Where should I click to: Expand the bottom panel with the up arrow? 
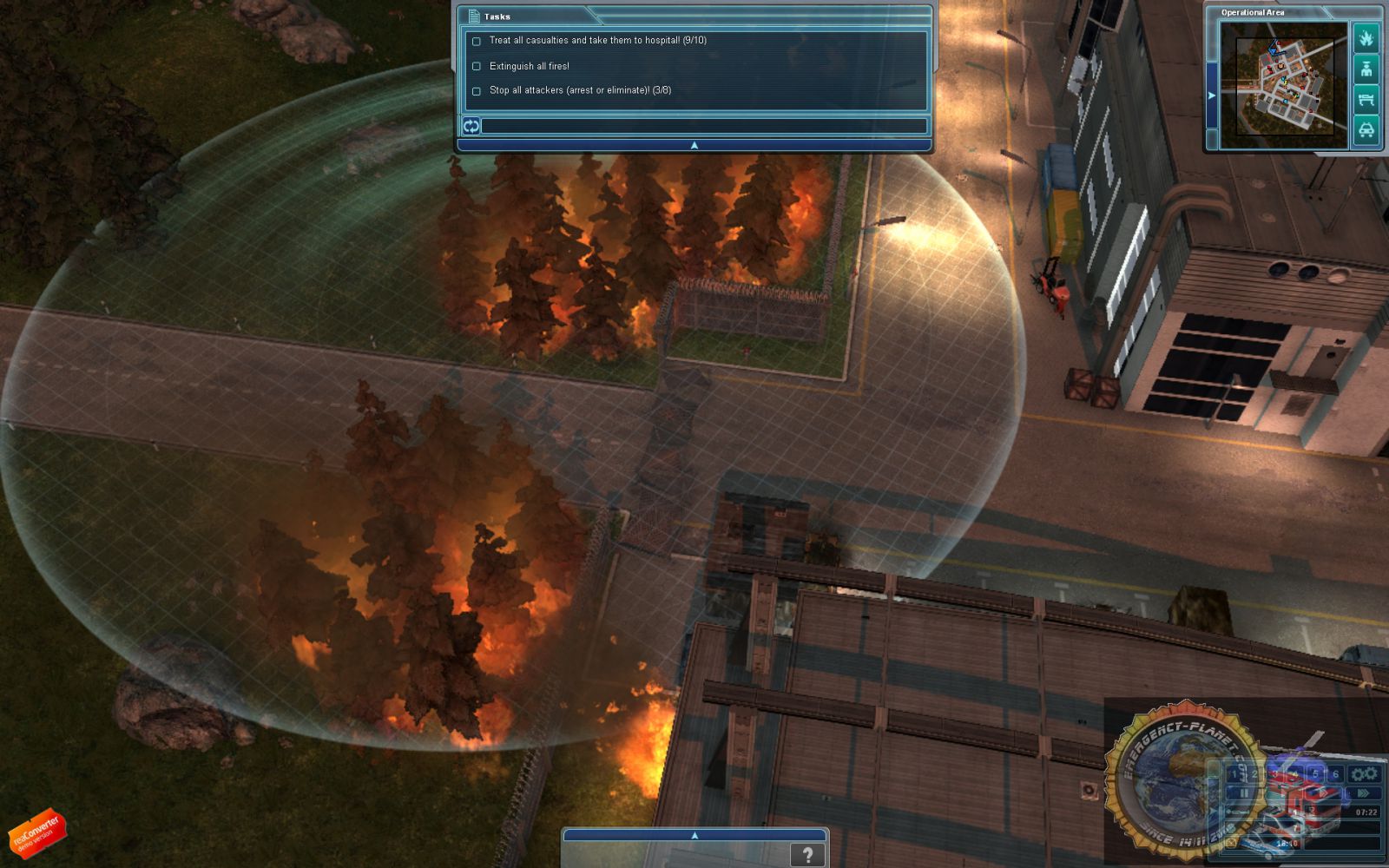click(694, 835)
